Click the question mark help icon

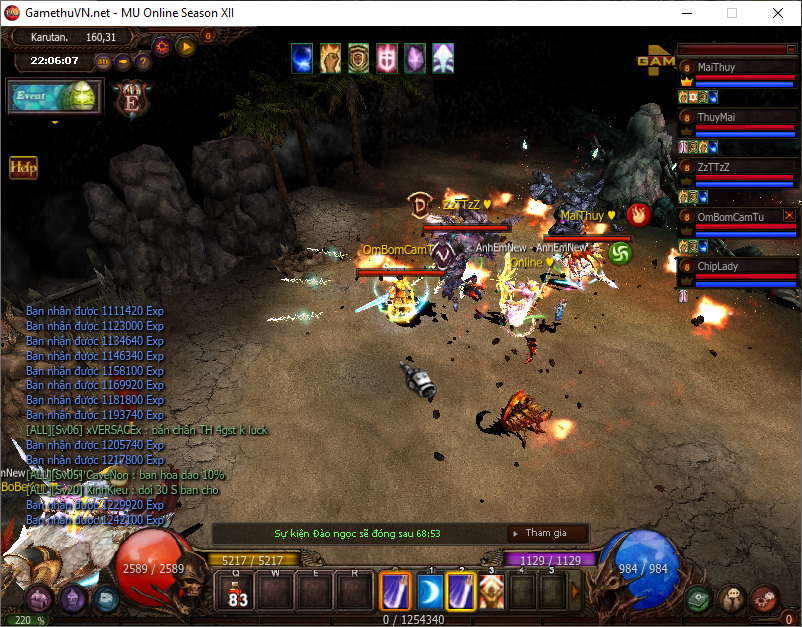pos(143,61)
